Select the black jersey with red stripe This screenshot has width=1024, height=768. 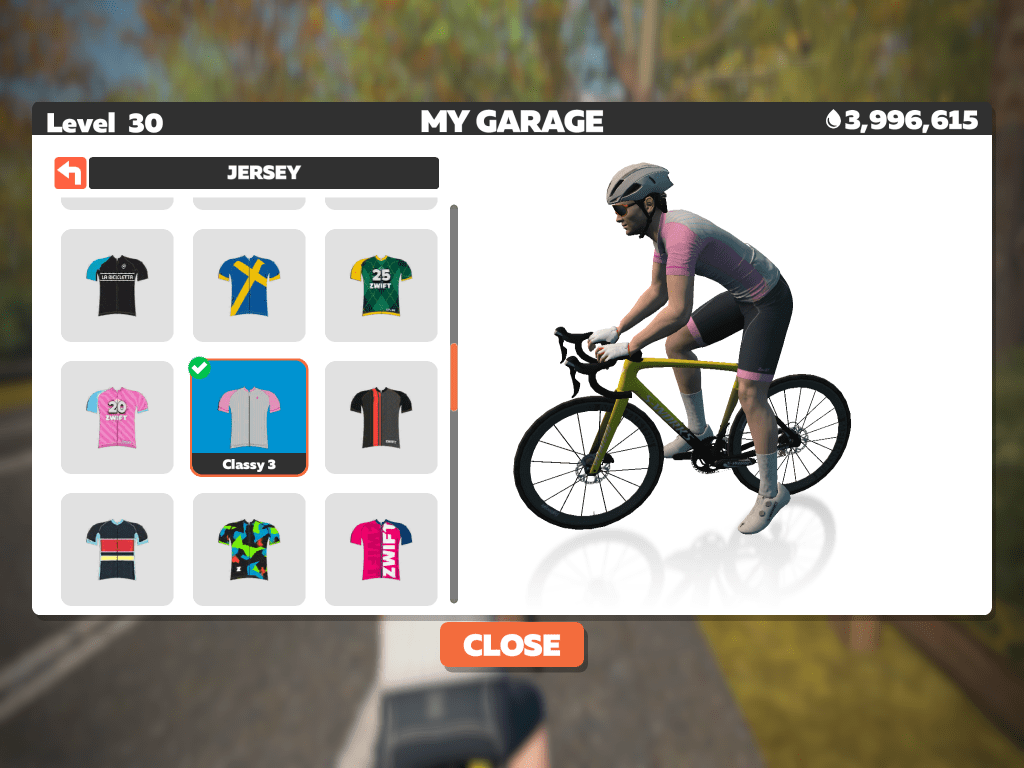coord(381,417)
